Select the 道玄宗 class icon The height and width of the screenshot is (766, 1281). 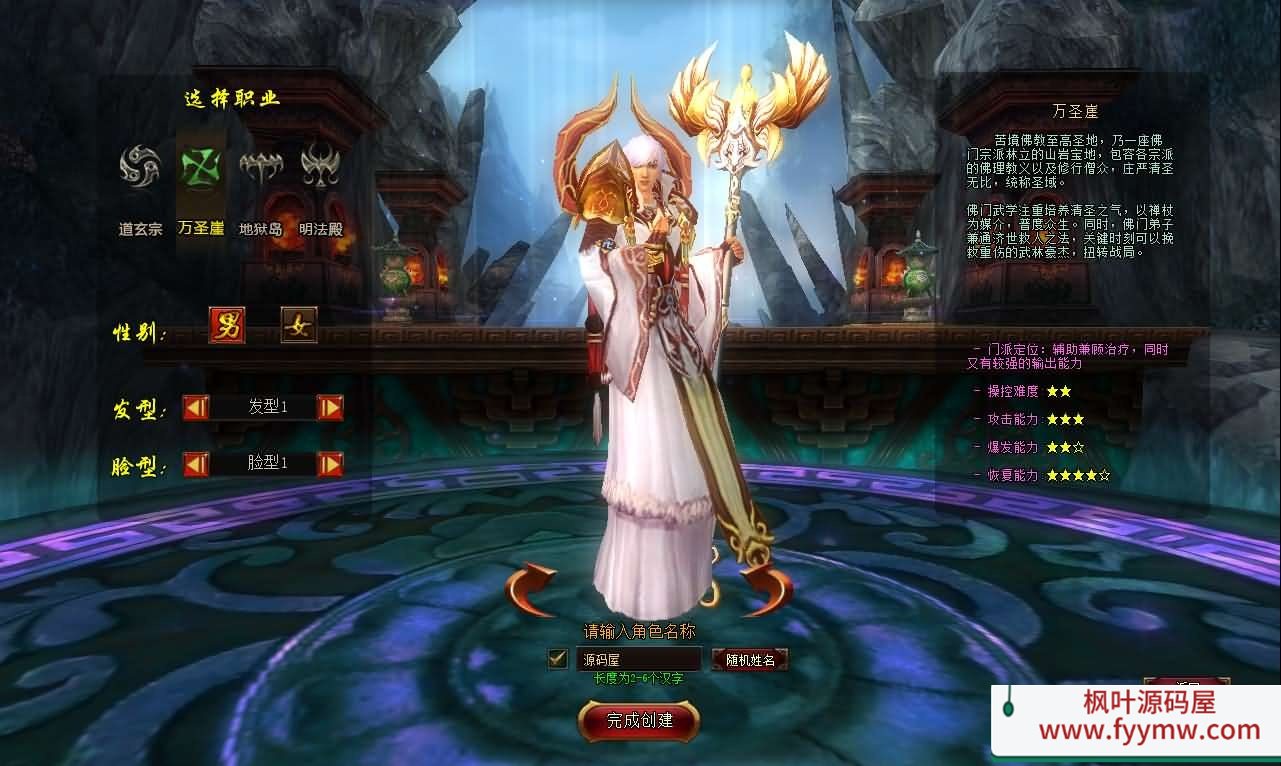coord(139,167)
